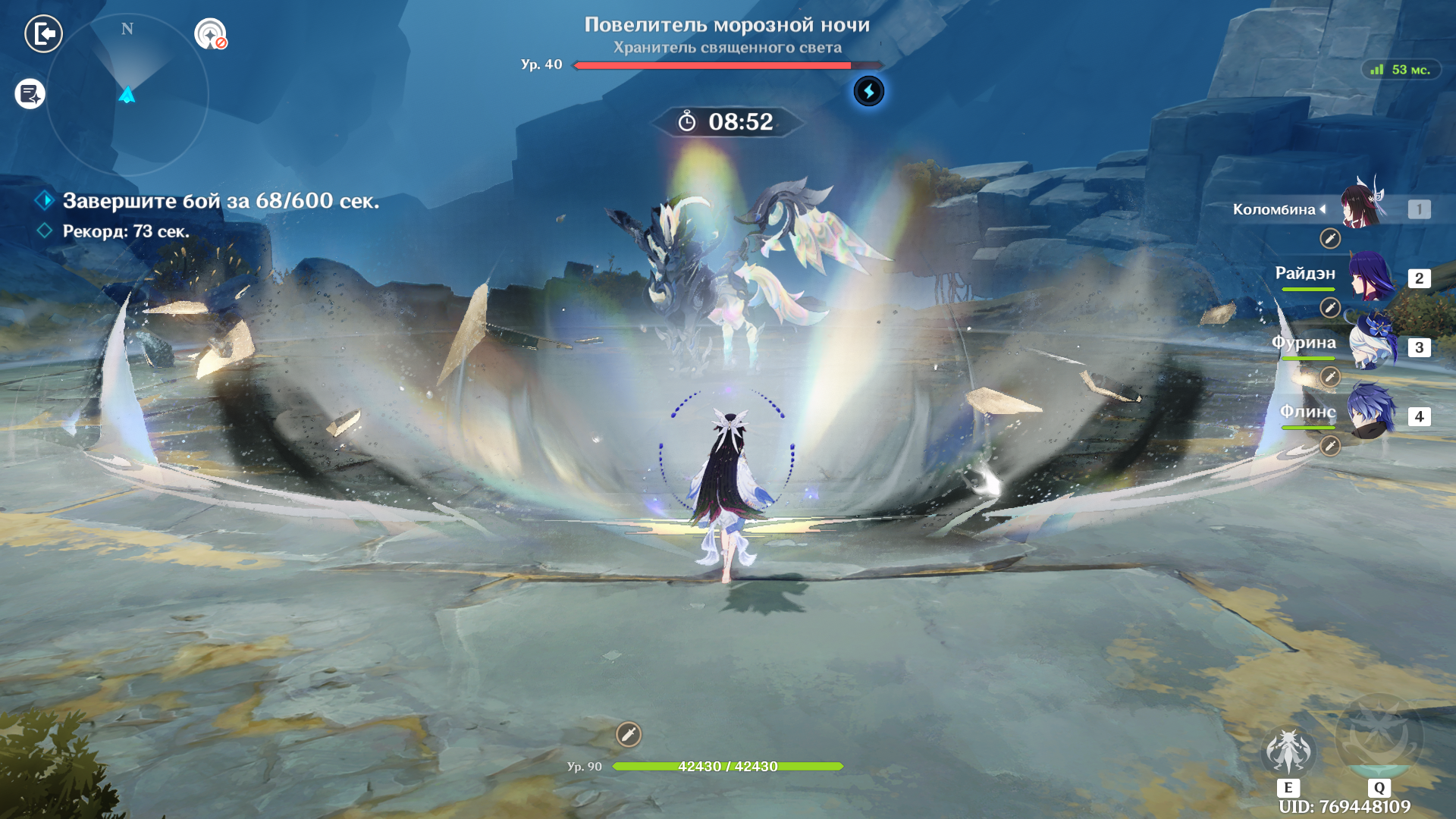This screenshot has height=819, width=1456.
Task: Switch to party member Флинс
Action: tap(1371, 414)
